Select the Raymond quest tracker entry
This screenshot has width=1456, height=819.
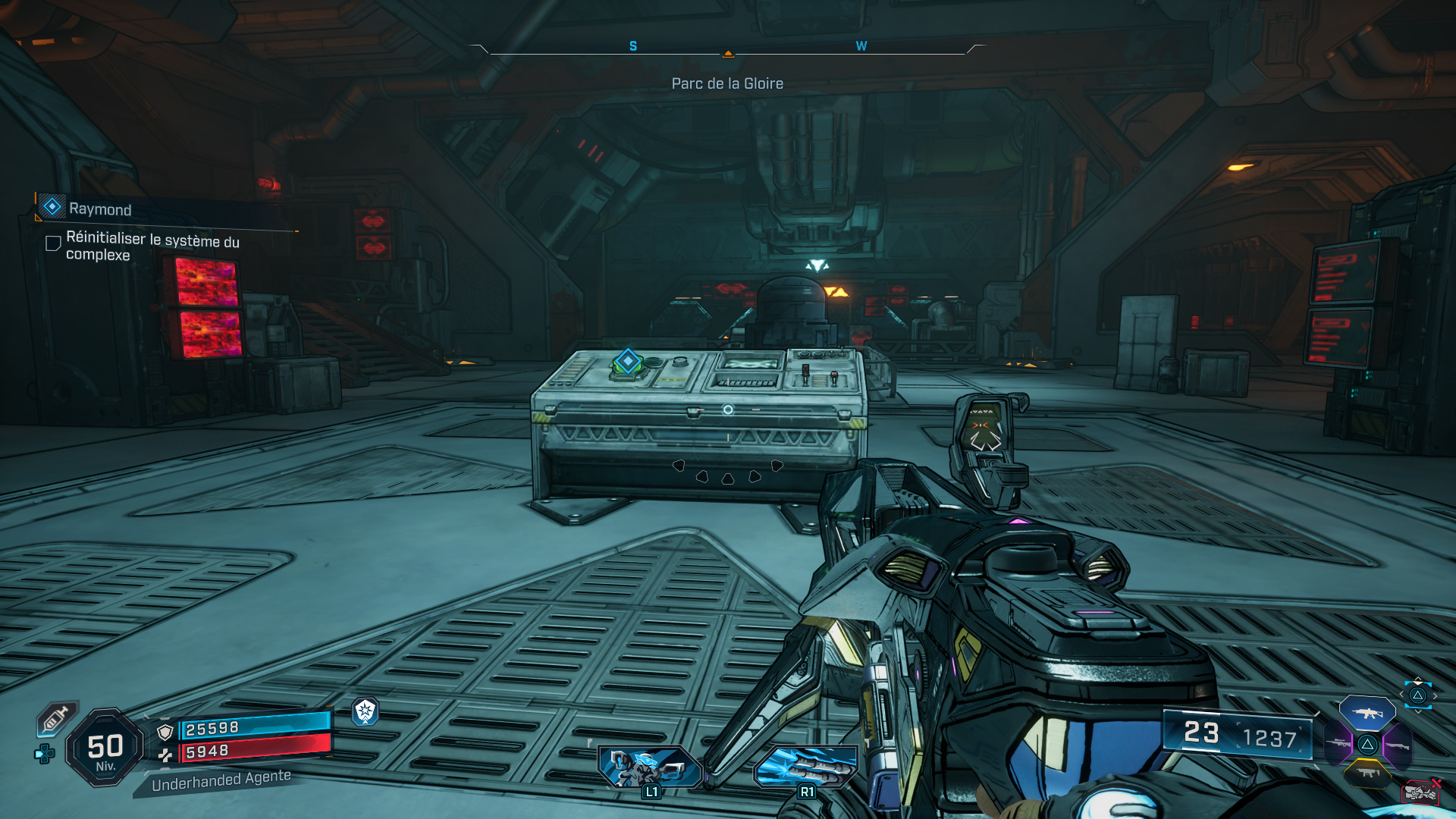pyautogui.click(x=99, y=209)
